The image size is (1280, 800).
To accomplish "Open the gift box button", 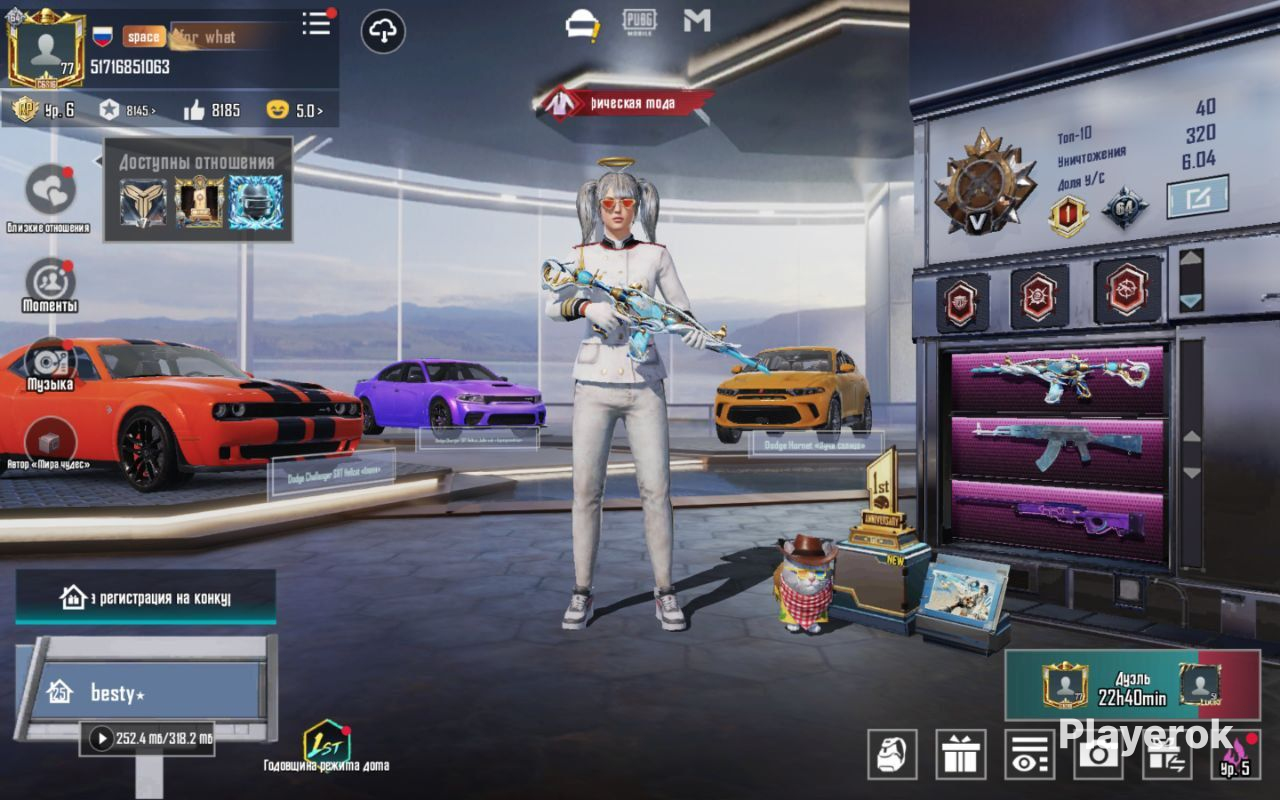I will click(x=960, y=754).
